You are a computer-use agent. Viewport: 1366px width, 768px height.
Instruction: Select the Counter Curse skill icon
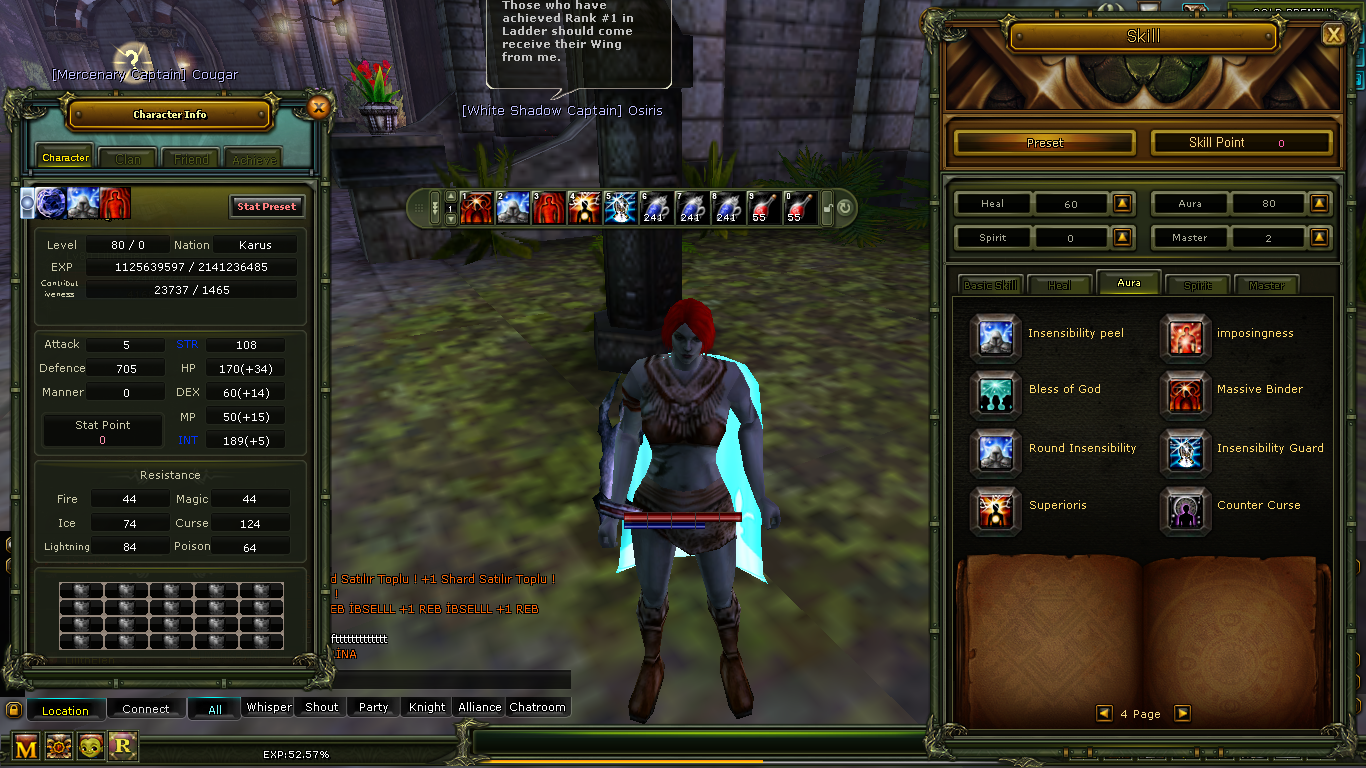coord(1186,511)
